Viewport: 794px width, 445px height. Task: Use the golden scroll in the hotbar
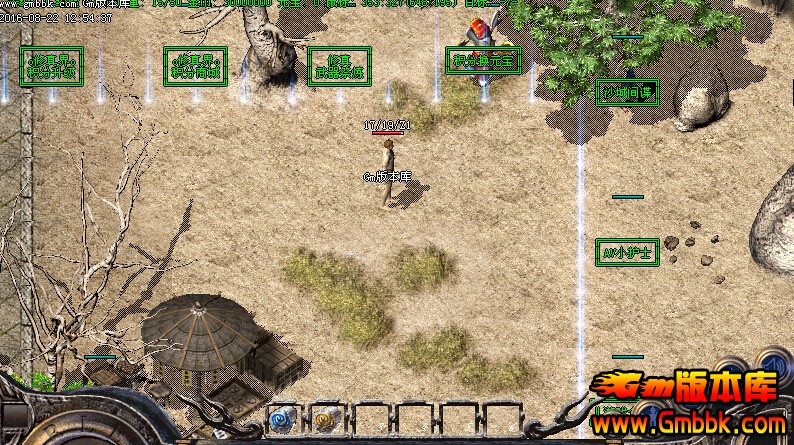tap(324, 417)
